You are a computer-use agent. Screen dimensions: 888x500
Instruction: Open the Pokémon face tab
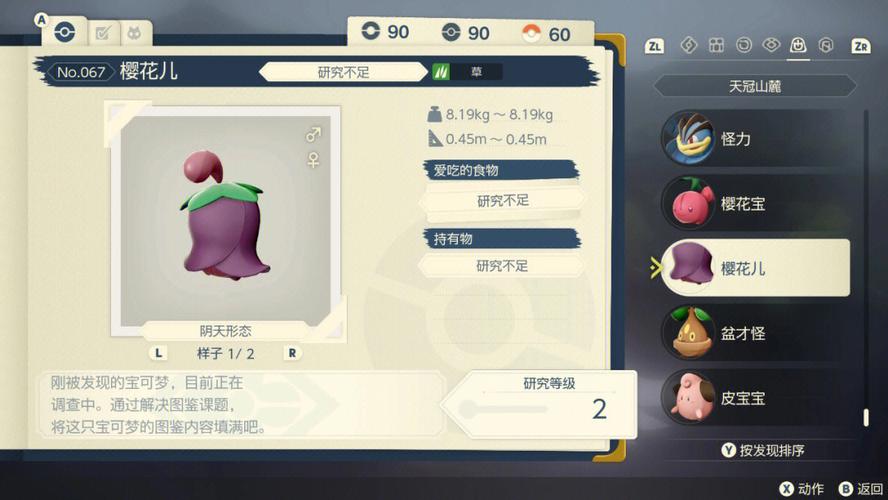tap(133, 33)
